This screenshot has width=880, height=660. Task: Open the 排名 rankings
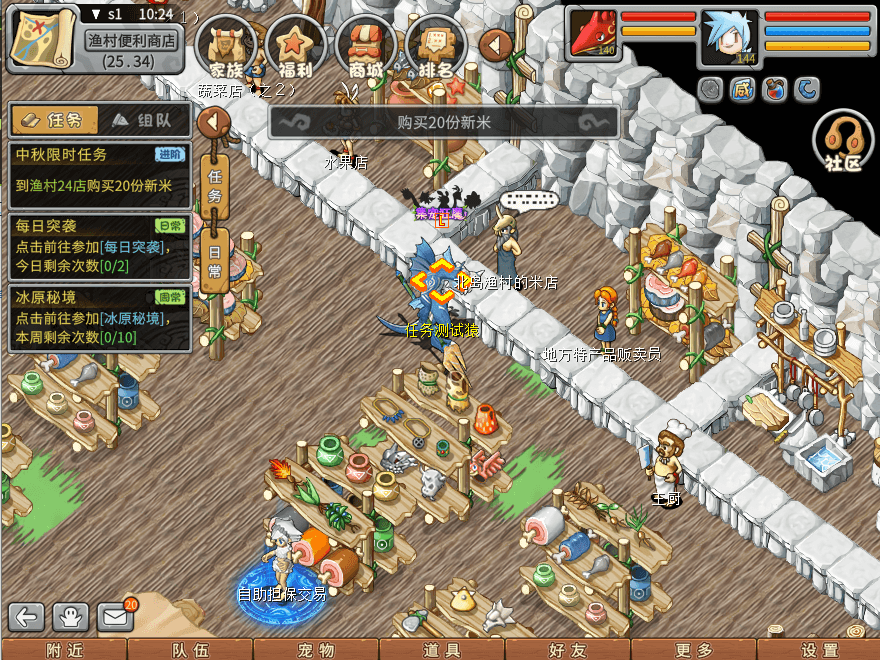pos(436,45)
